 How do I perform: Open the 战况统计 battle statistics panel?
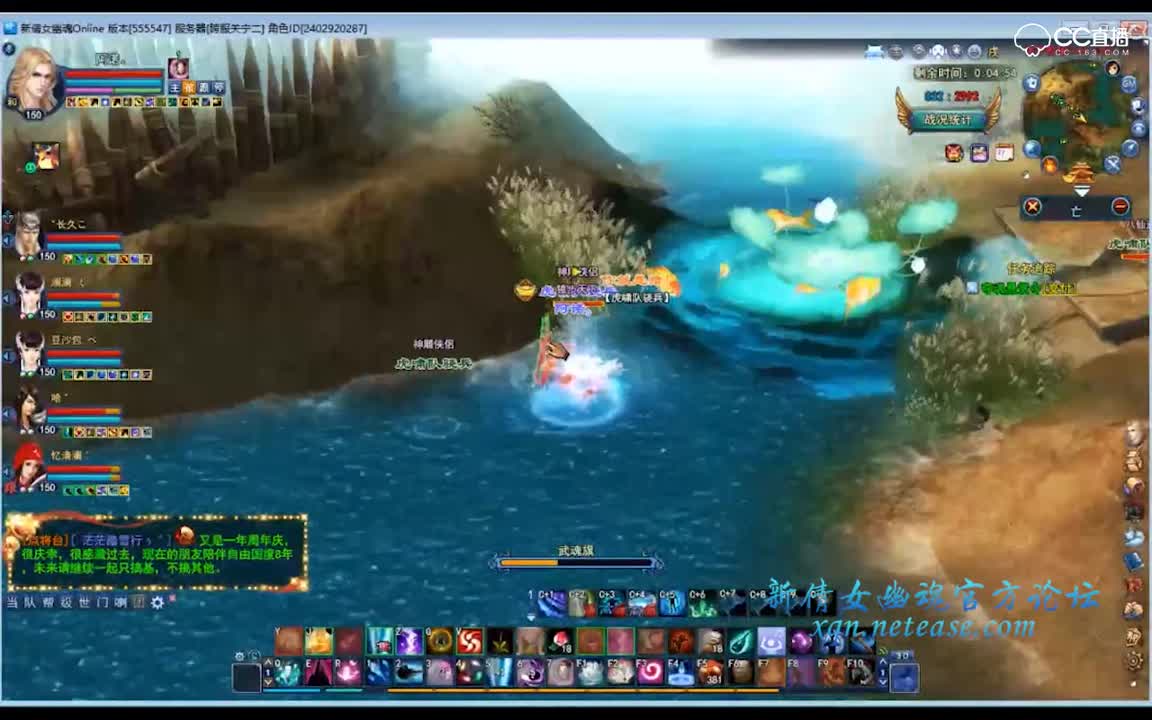(947, 118)
